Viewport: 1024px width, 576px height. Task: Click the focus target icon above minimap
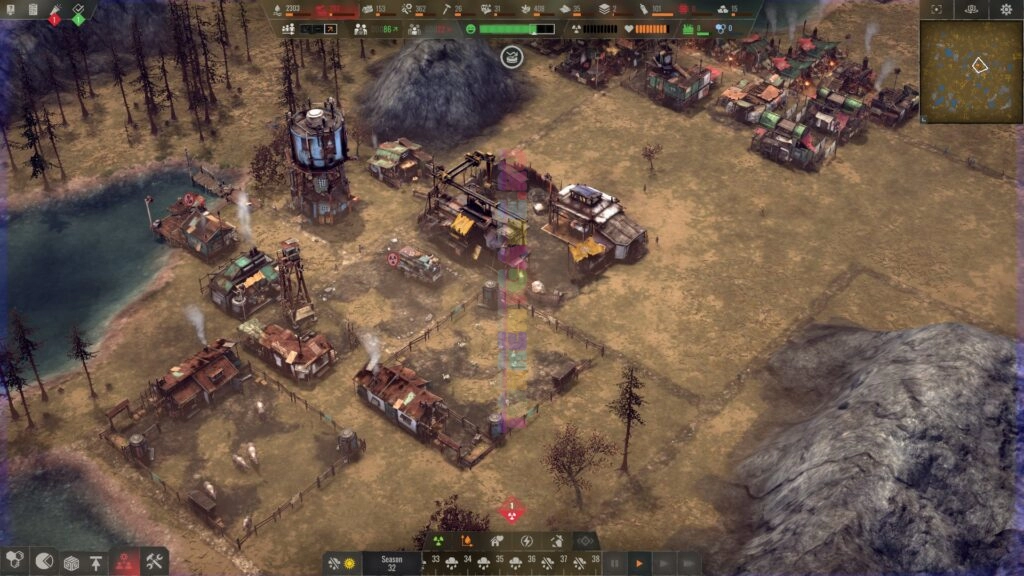coord(936,9)
